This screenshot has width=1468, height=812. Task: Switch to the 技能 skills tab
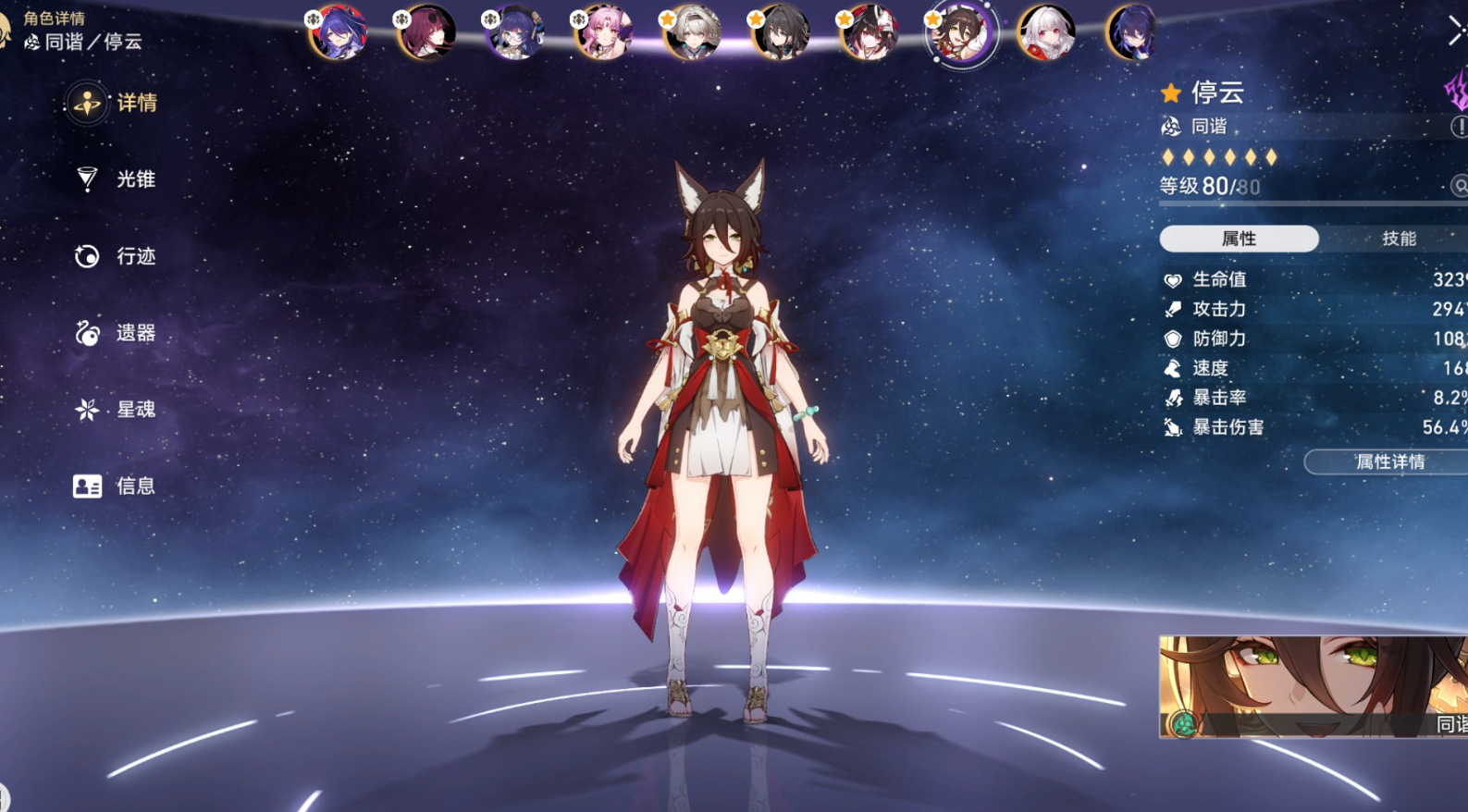pyautogui.click(x=1398, y=239)
